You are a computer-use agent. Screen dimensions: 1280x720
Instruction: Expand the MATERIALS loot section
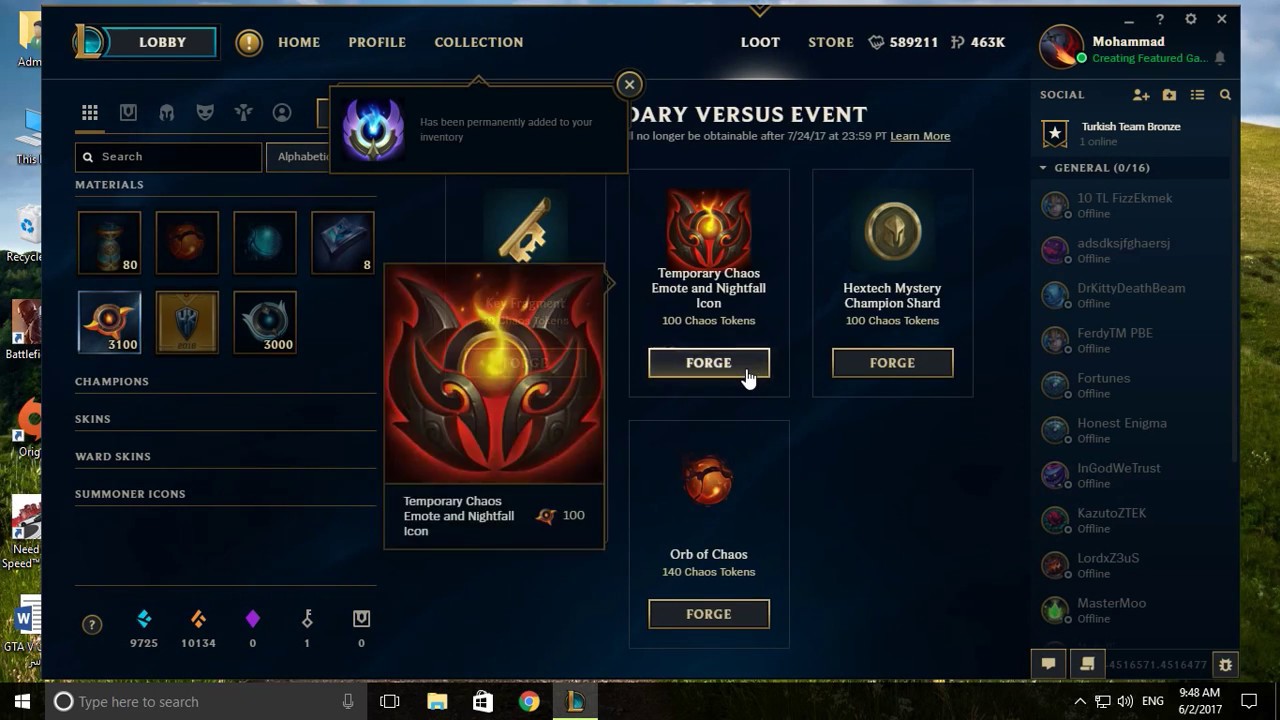(110, 184)
